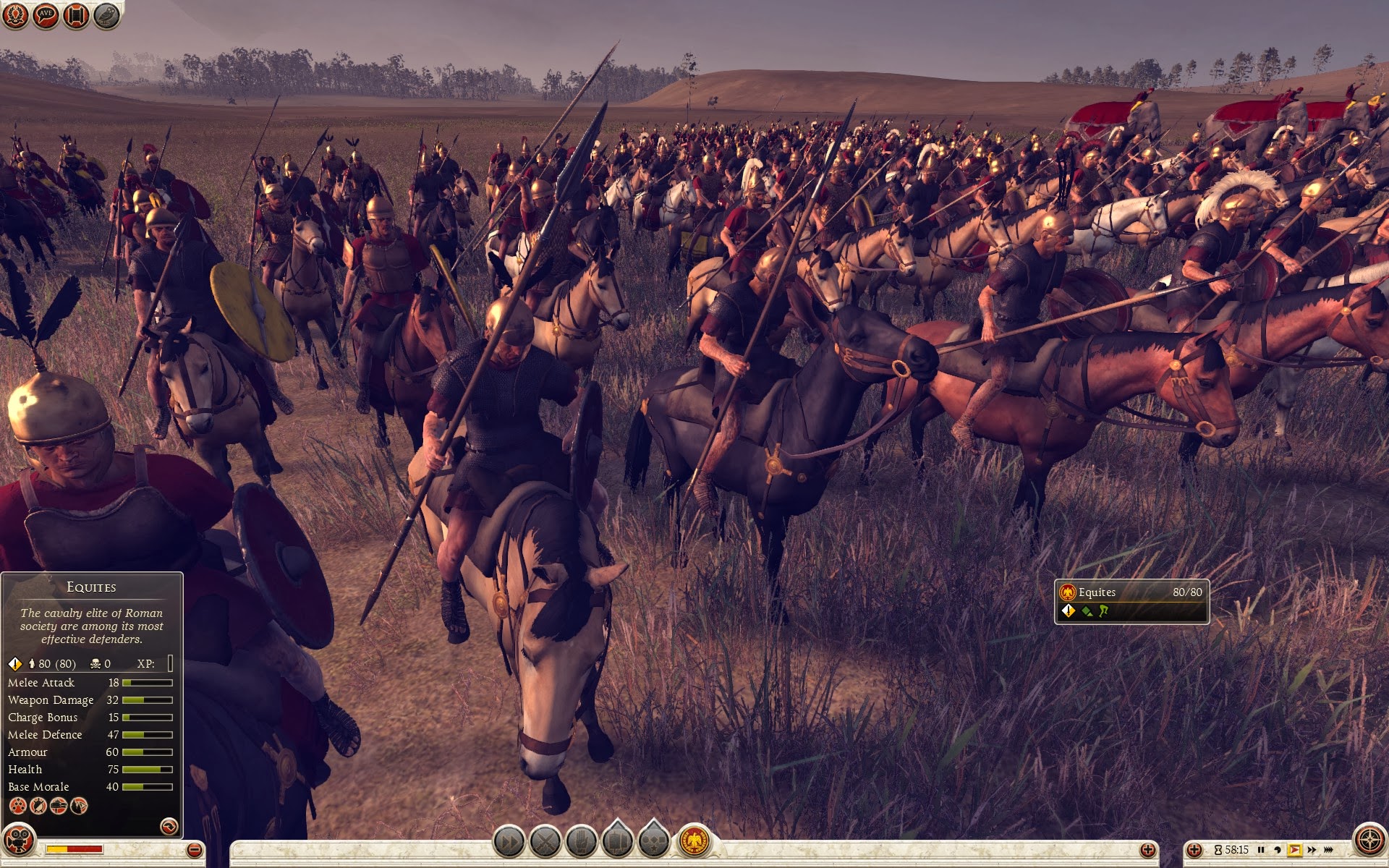Click the grey owl advisor icon
The height and width of the screenshot is (868, 1389).
[x=106, y=15]
